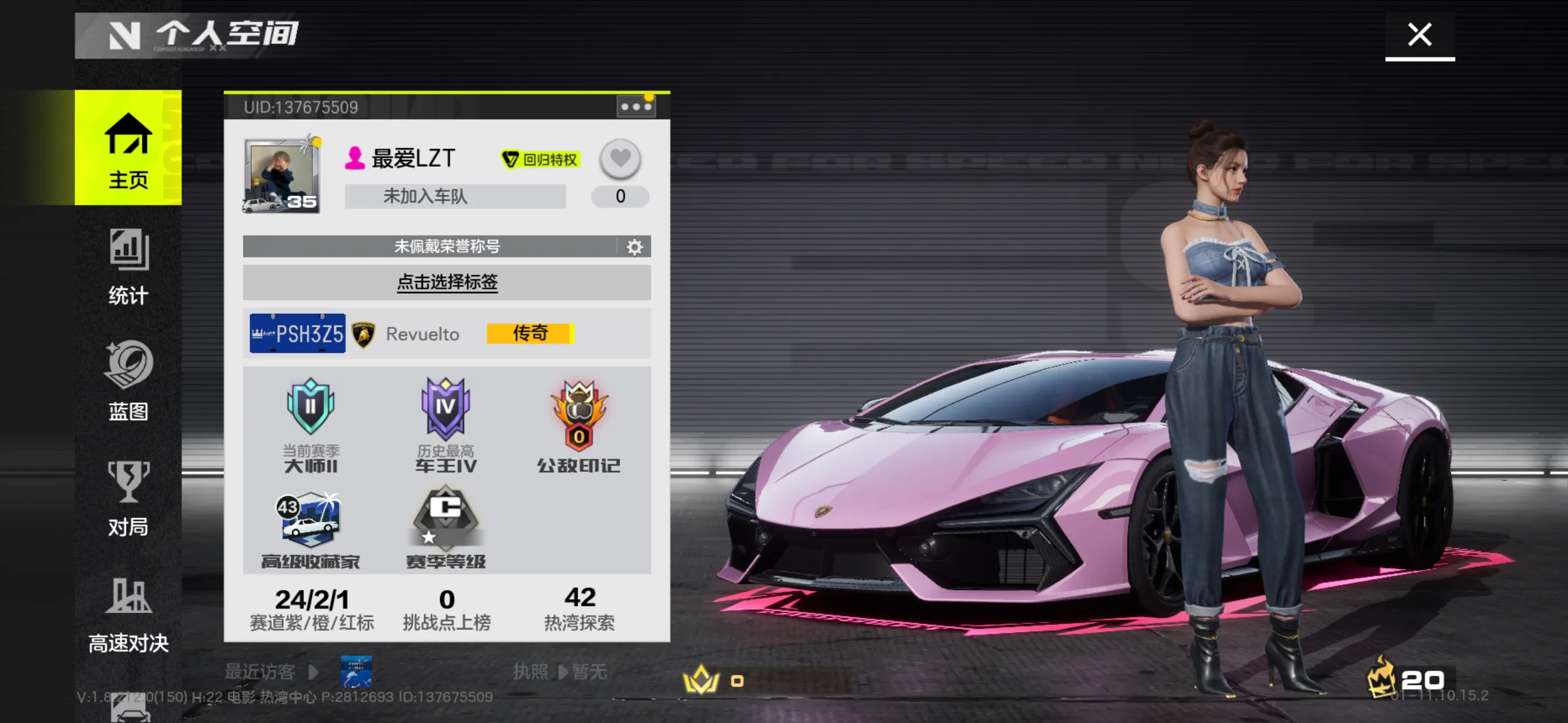Screen dimensions: 1568x723
Task: View the historical best 车王IV badge
Action: [x=446, y=424]
